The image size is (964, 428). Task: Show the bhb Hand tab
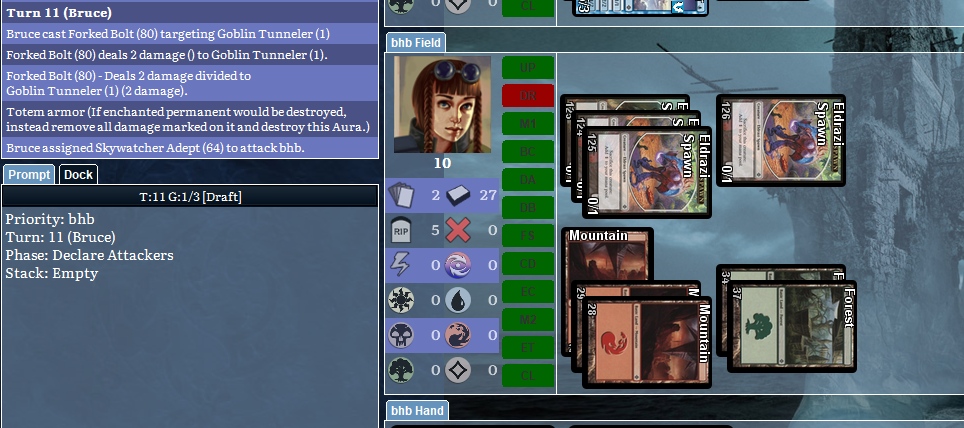coord(416,411)
